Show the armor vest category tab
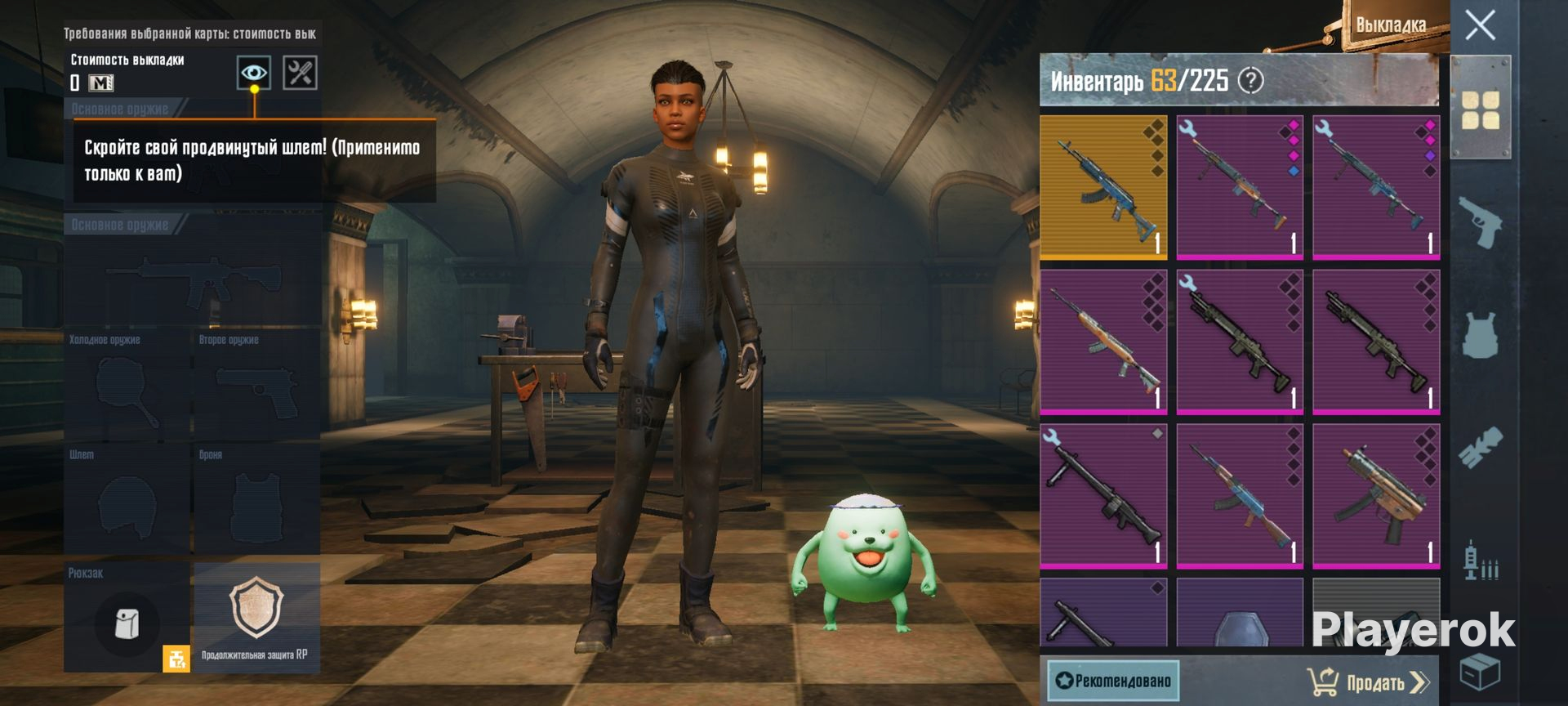Screen dimensions: 1568x706 click(x=1480, y=335)
